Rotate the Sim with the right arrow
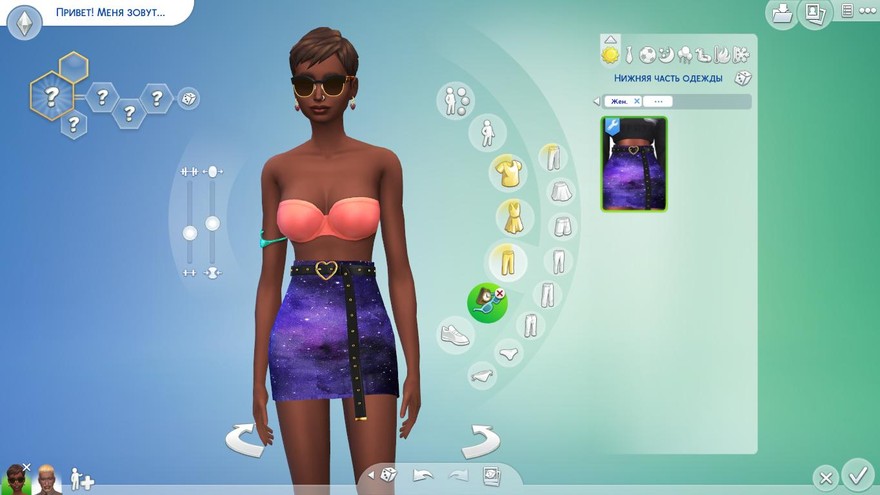This screenshot has width=880, height=495. (x=481, y=440)
